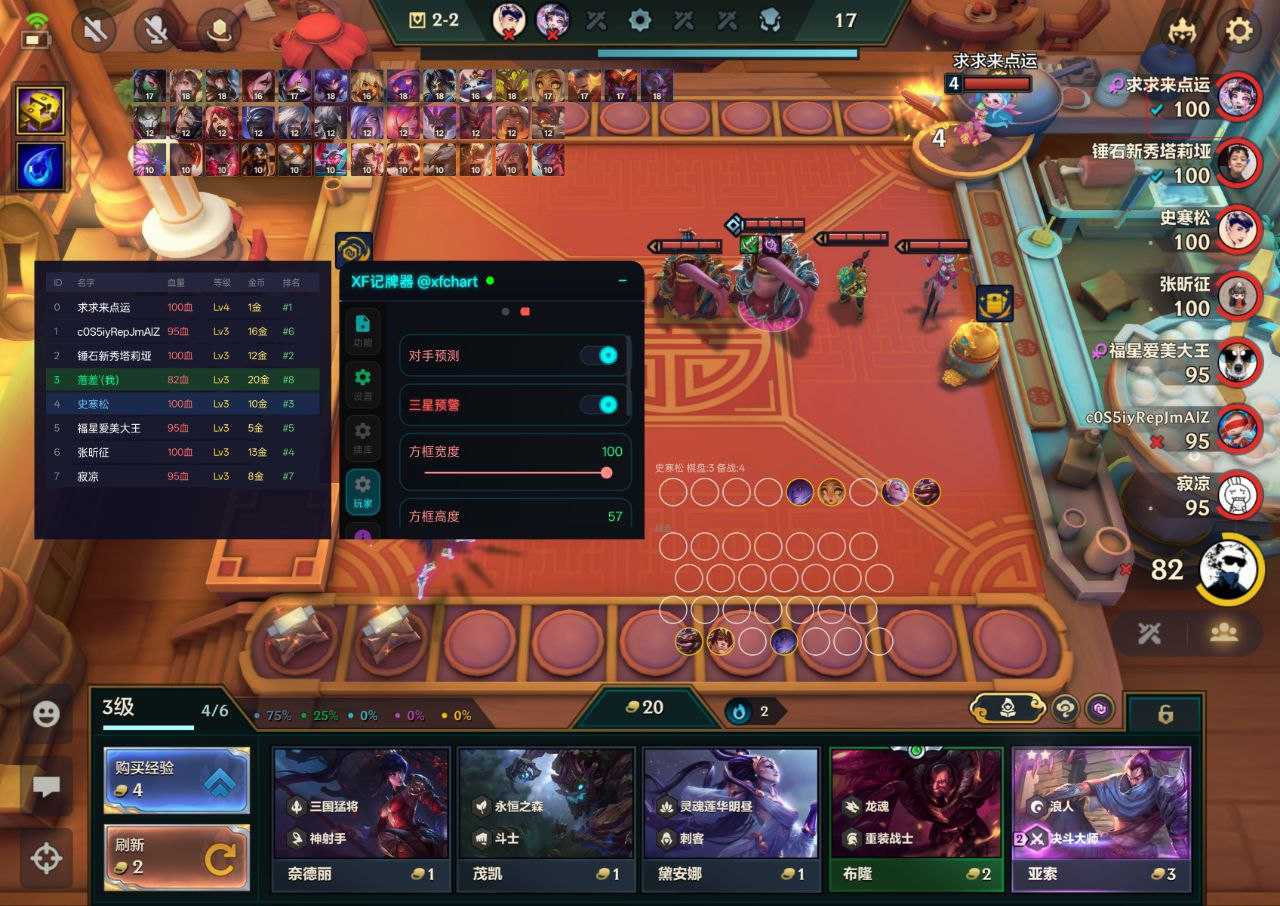Refresh the shop with 刷新

(176, 858)
